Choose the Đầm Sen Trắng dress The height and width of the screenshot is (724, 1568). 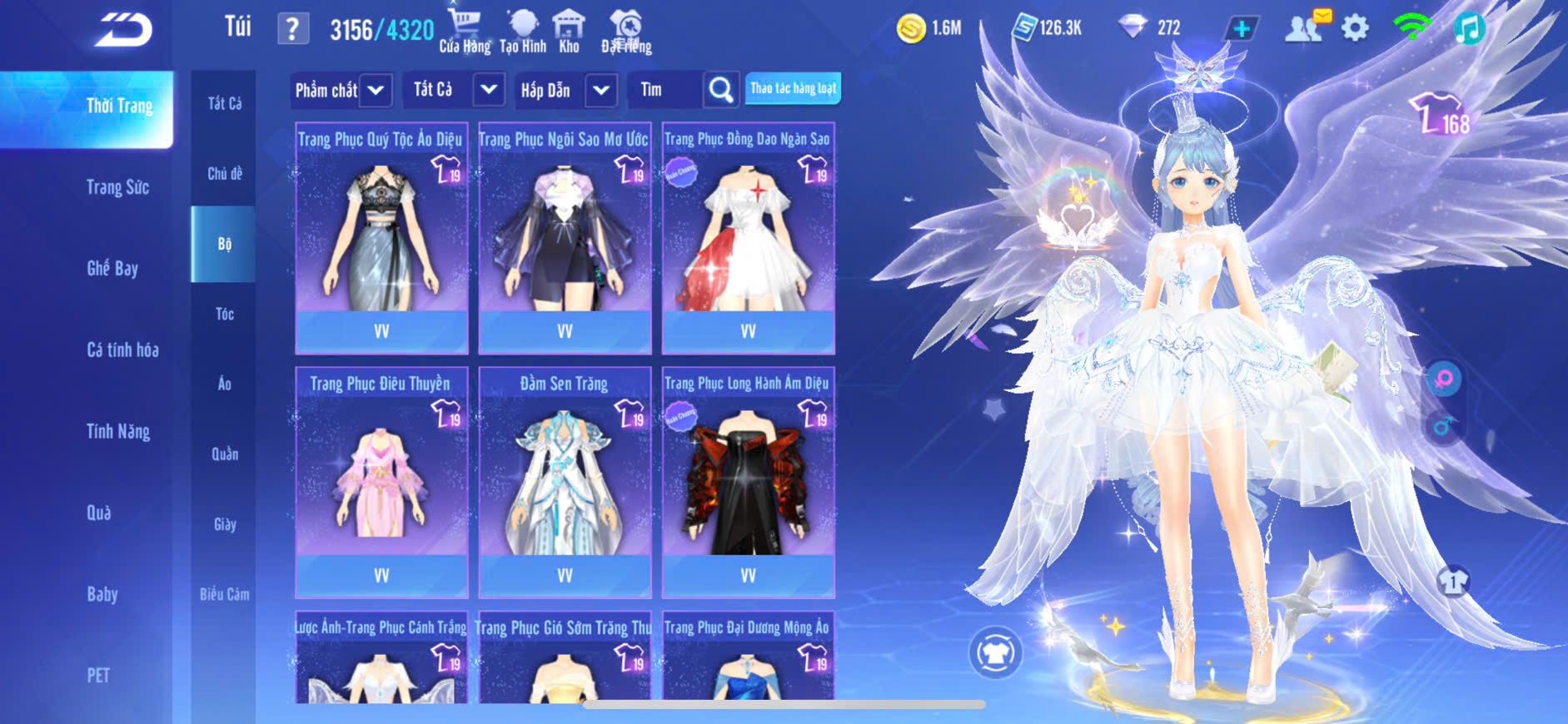[x=565, y=482]
